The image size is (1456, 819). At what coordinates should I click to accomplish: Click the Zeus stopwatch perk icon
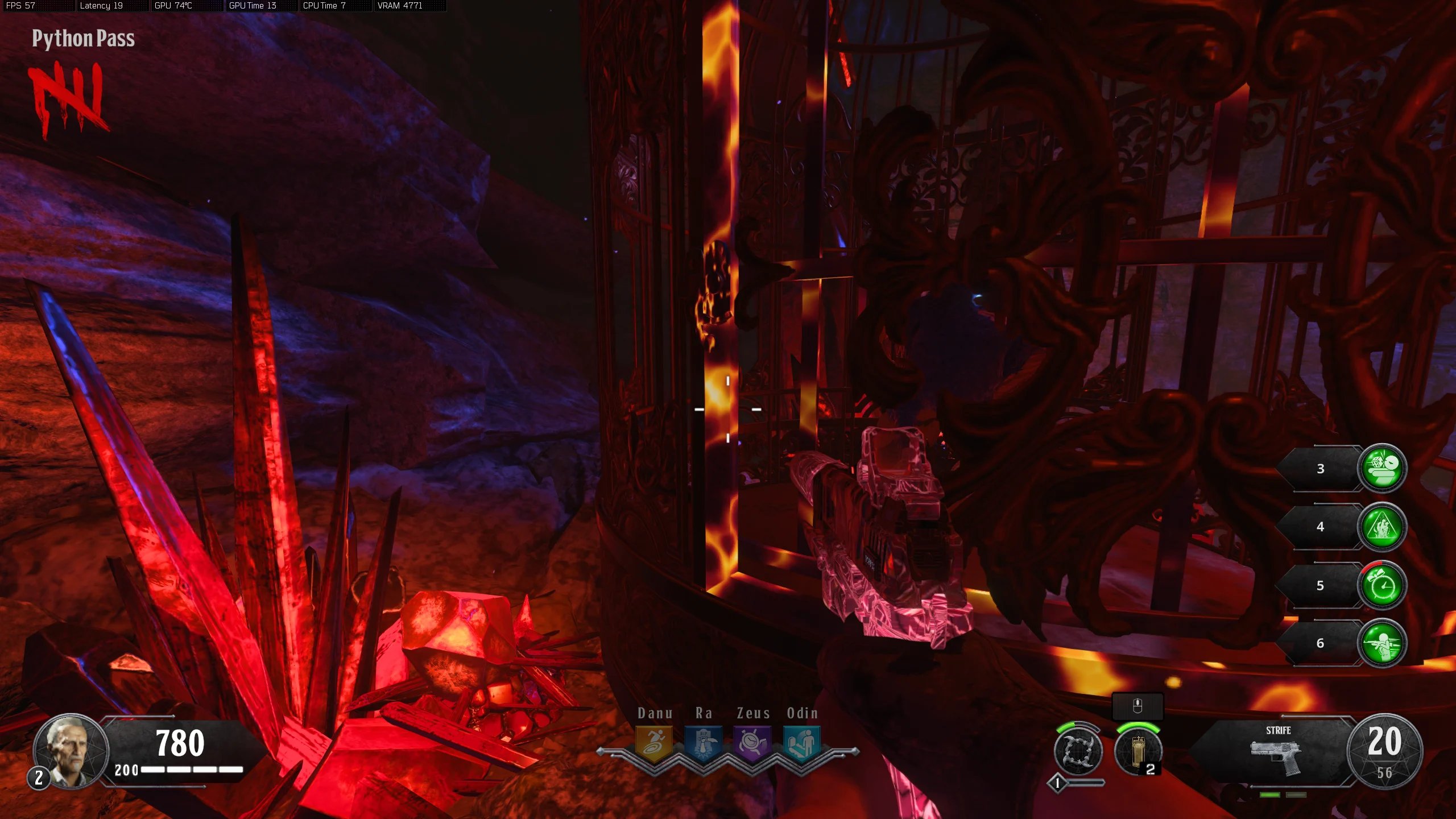coord(753,743)
